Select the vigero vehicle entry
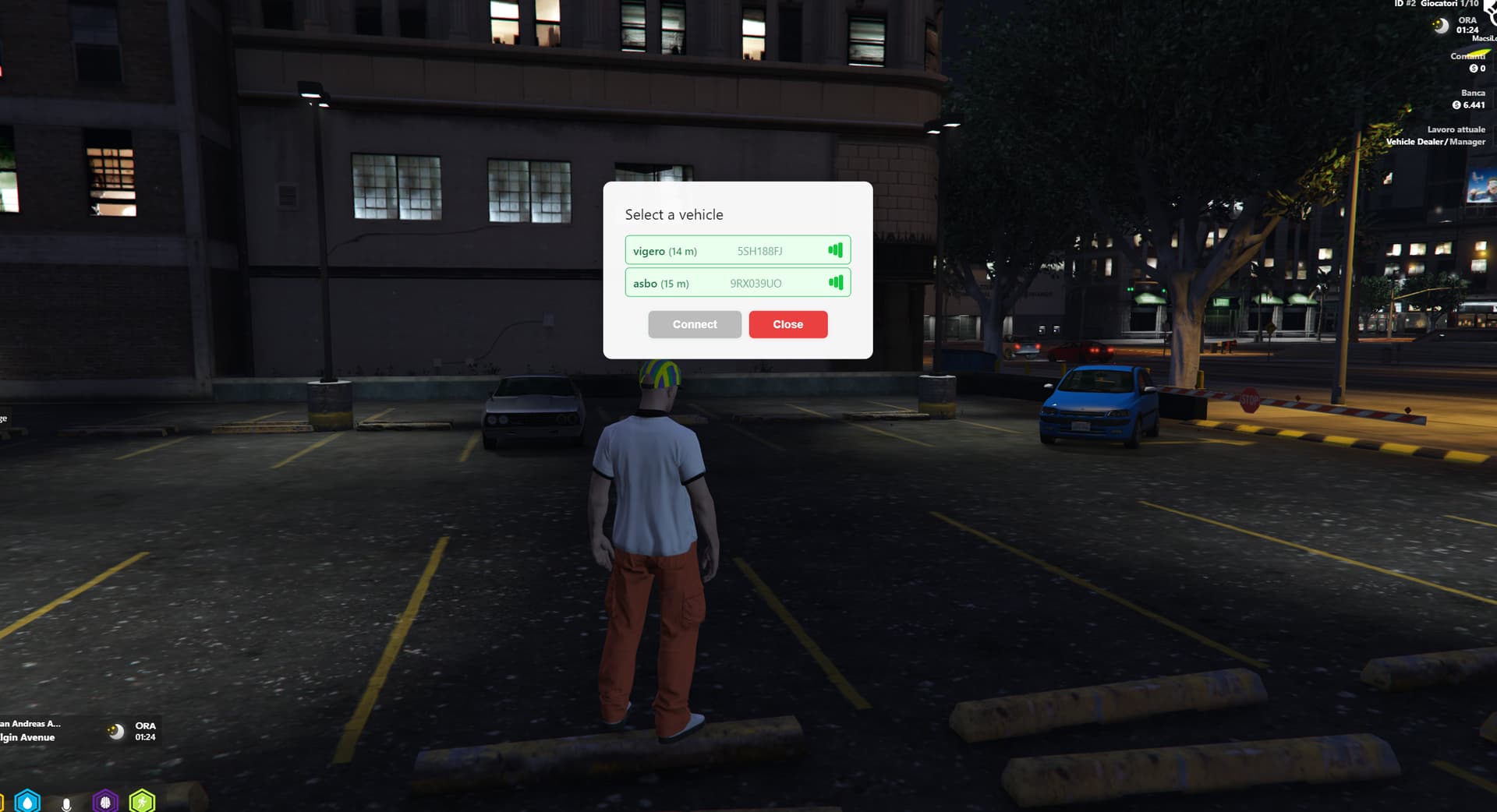The image size is (1497, 812). pos(738,250)
